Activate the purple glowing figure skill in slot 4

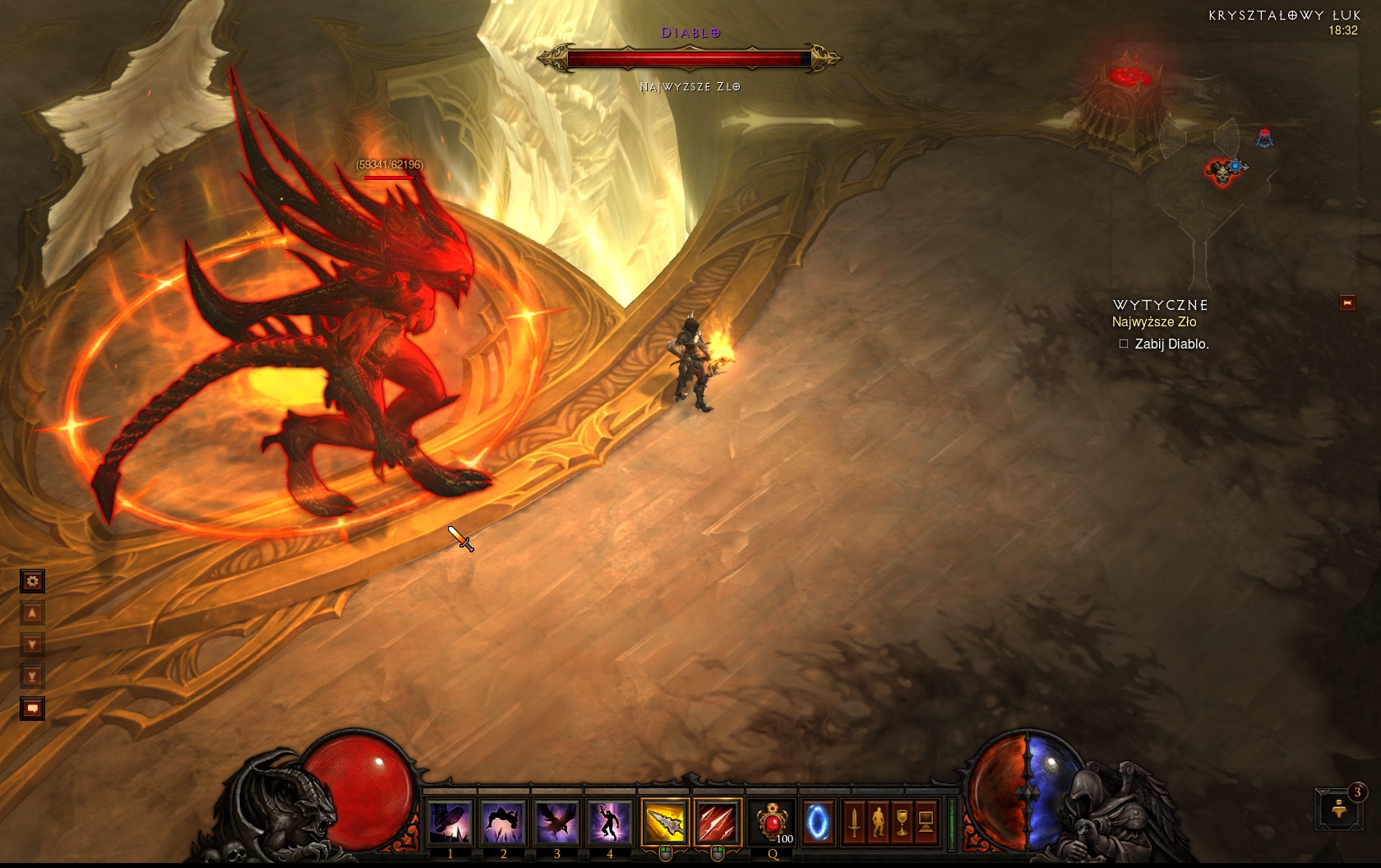point(609,822)
